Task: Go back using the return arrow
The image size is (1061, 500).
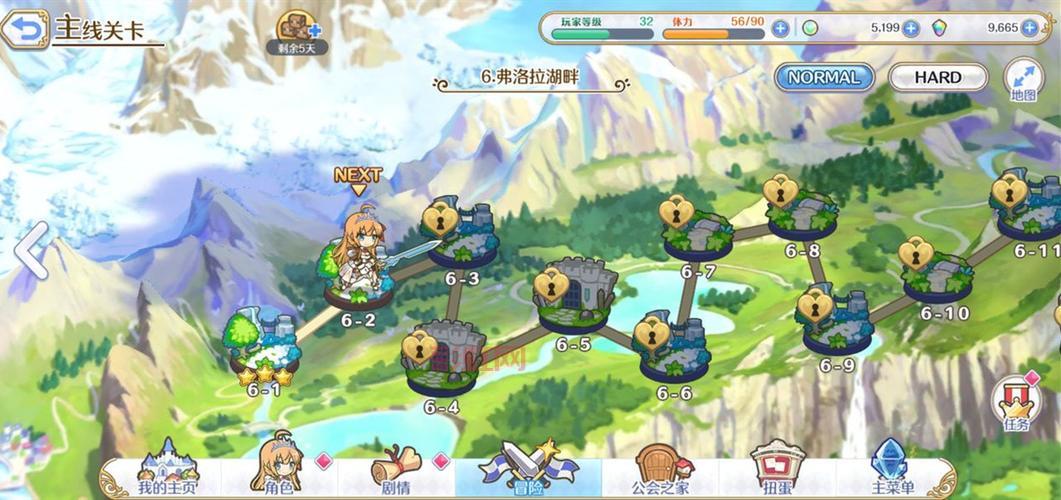Action: click(25, 29)
